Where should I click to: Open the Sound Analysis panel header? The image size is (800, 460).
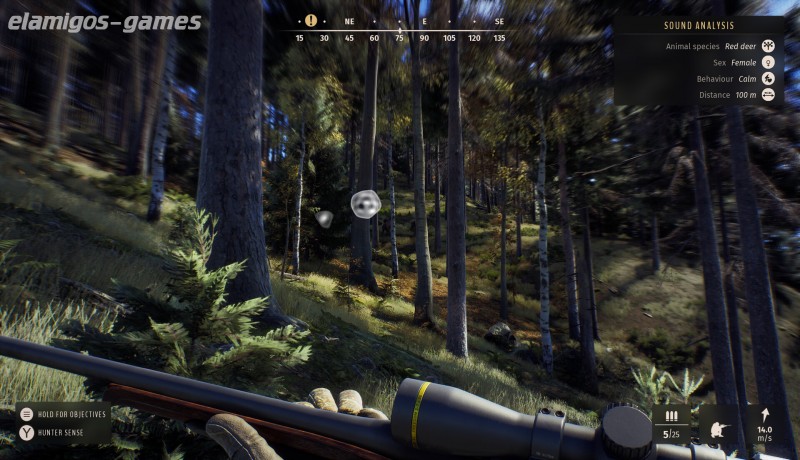[699, 25]
